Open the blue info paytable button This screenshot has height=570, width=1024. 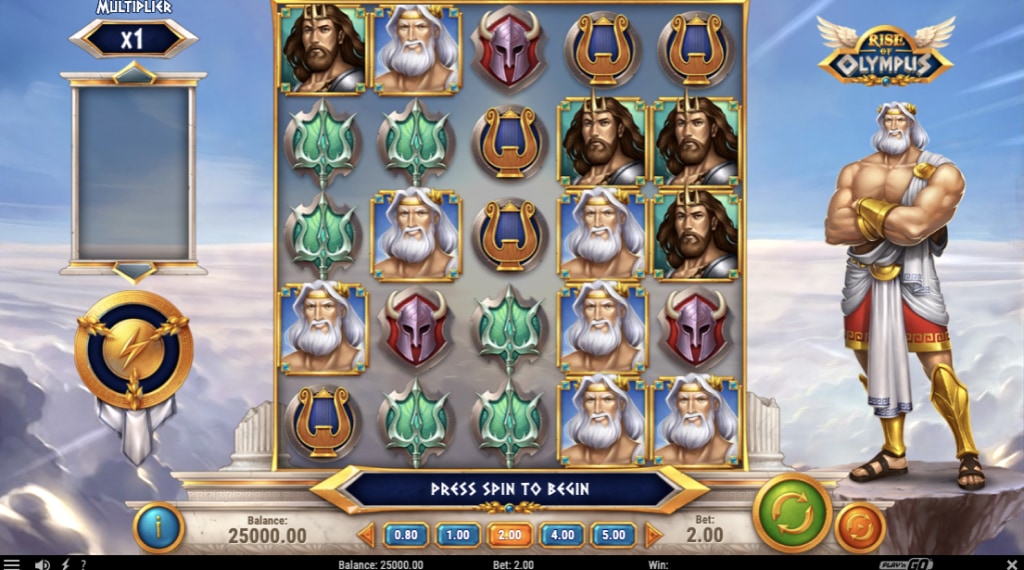coord(158,528)
